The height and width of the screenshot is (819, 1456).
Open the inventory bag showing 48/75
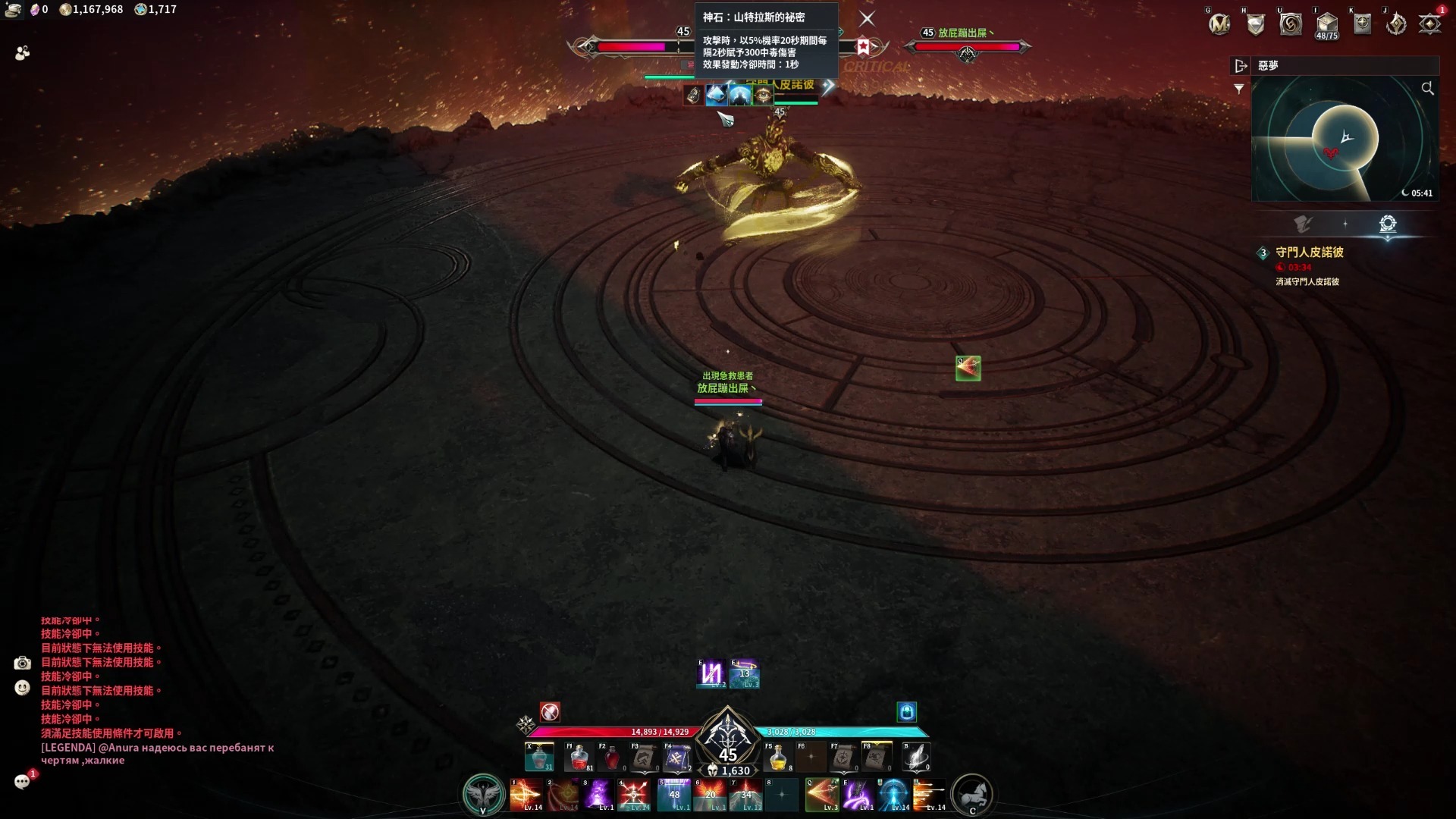pos(1326,24)
